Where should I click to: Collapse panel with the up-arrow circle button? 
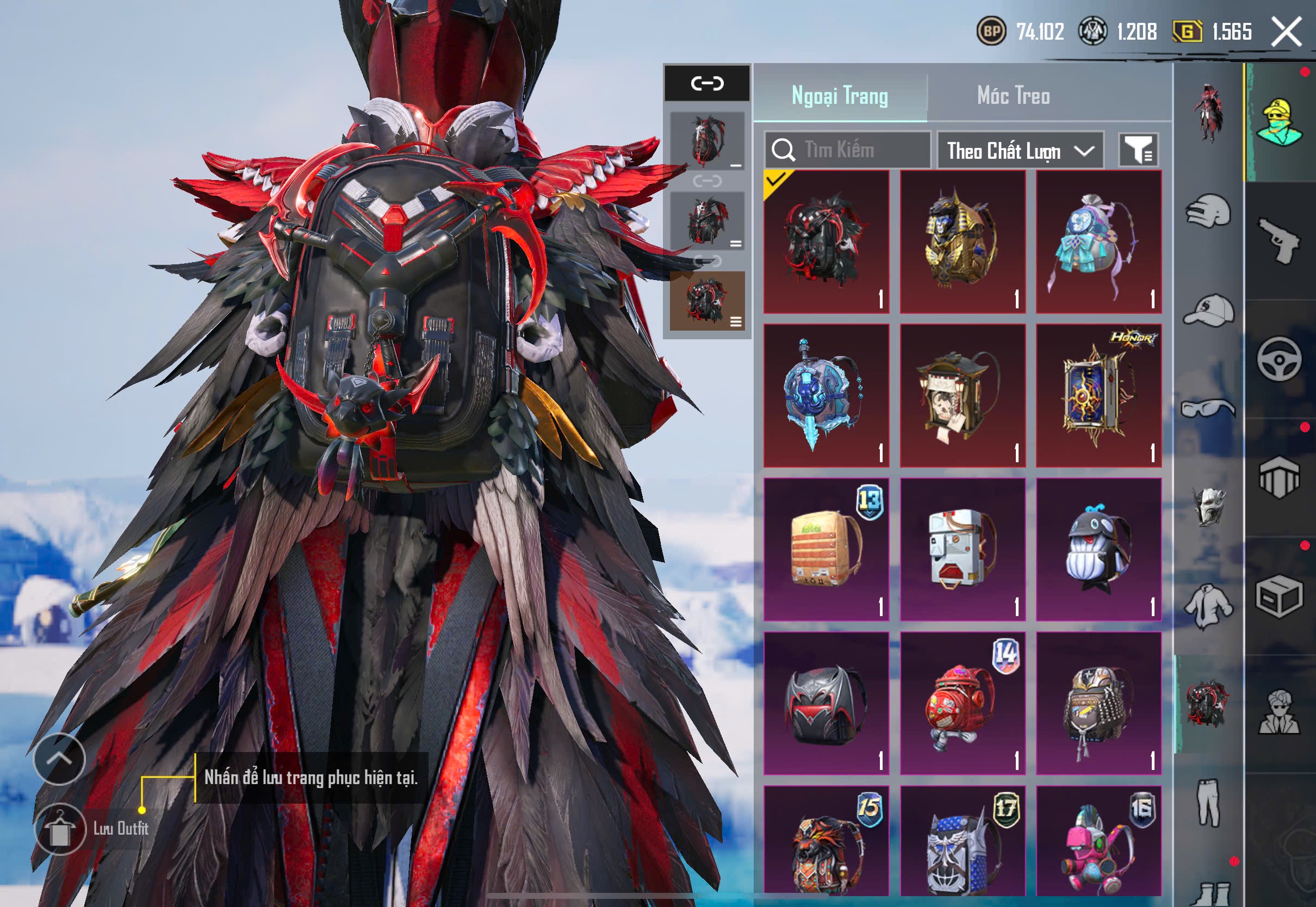pyautogui.click(x=59, y=759)
